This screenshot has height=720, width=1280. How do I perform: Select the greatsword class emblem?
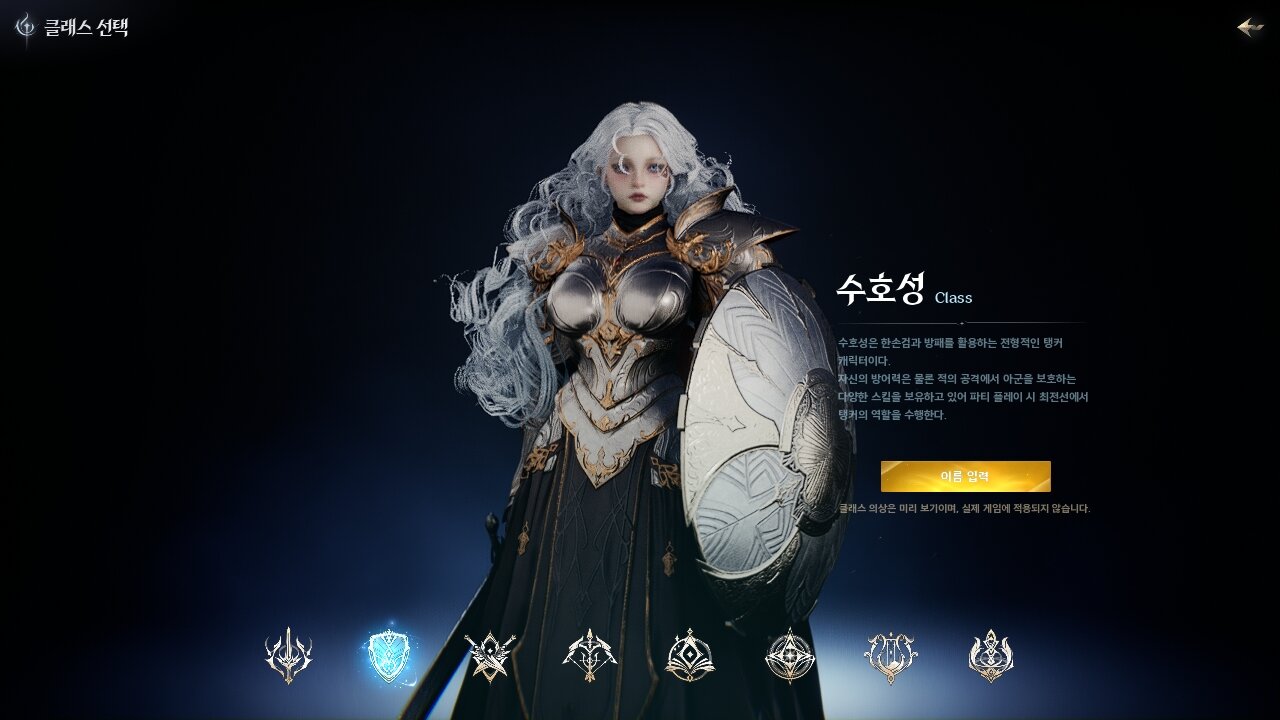[x=289, y=656]
